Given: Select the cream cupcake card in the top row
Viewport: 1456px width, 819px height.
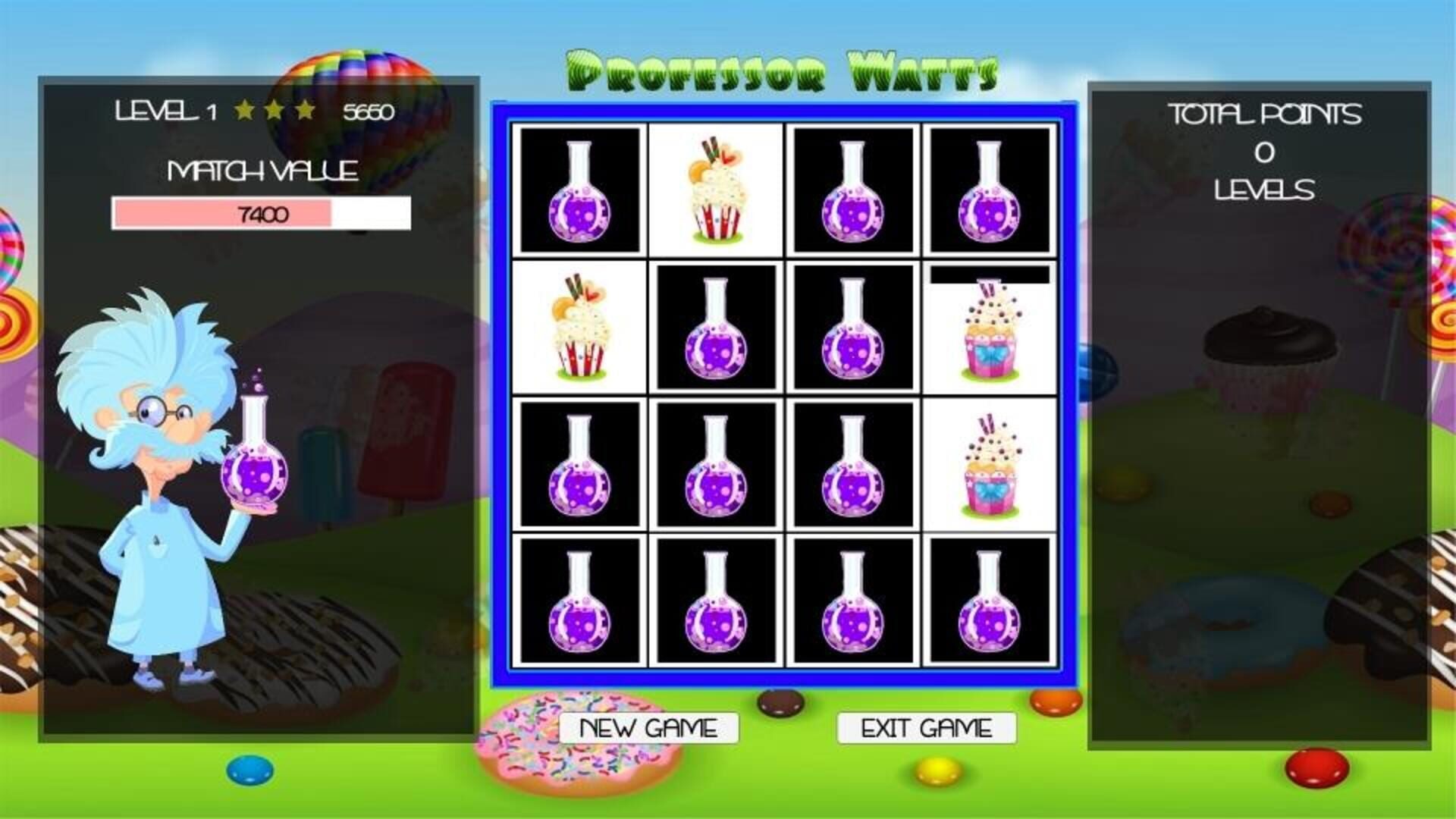Looking at the screenshot, I should coord(716,190).
